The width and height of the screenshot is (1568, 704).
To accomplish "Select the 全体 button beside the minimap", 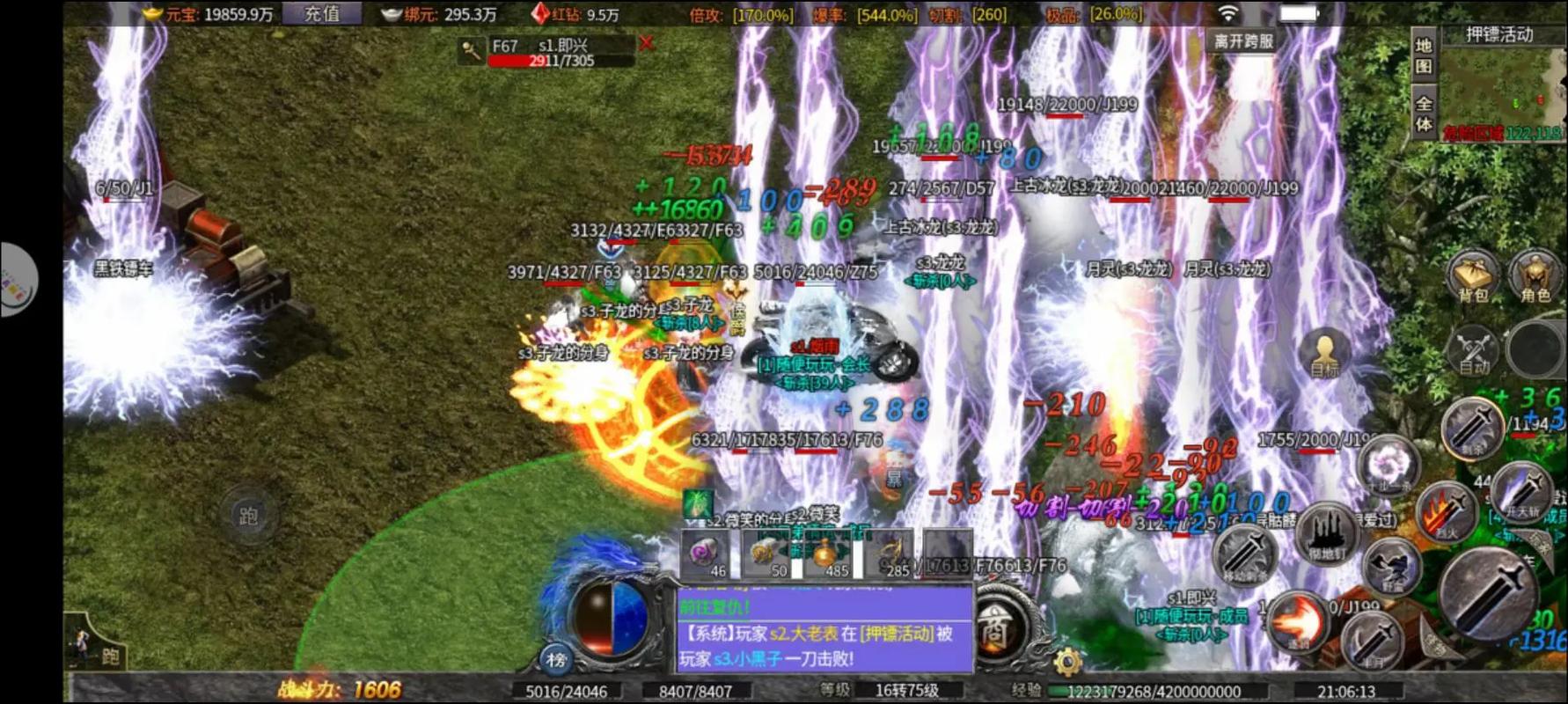I will pos(1424,113).
